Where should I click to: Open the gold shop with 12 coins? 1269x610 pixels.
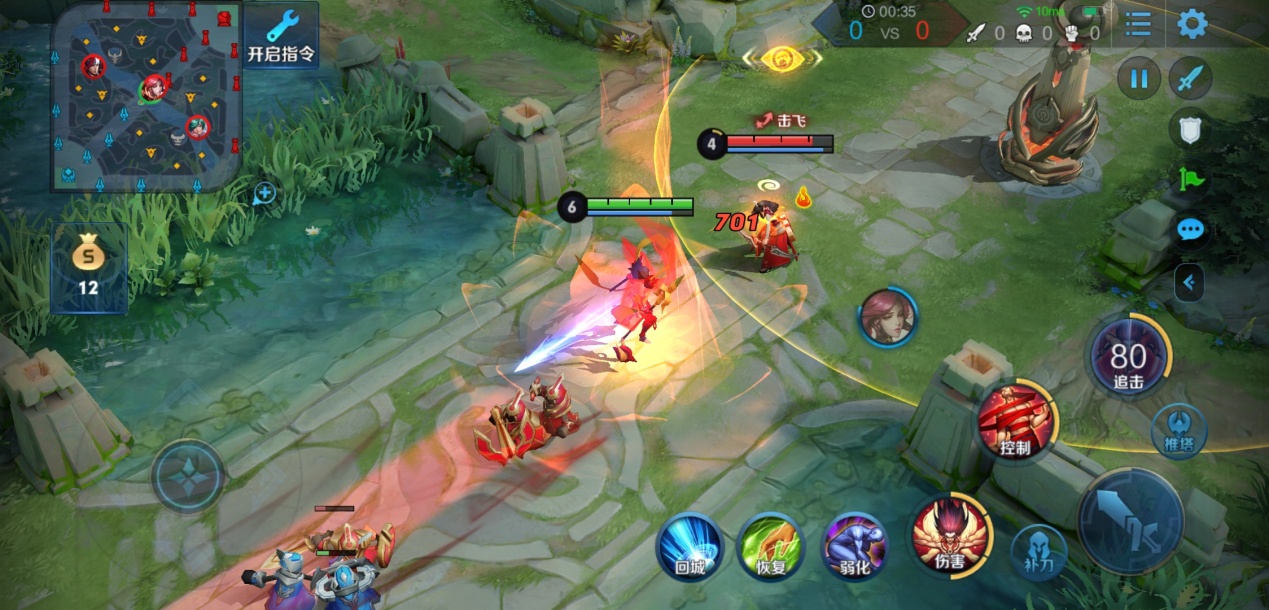coord(88,268)
